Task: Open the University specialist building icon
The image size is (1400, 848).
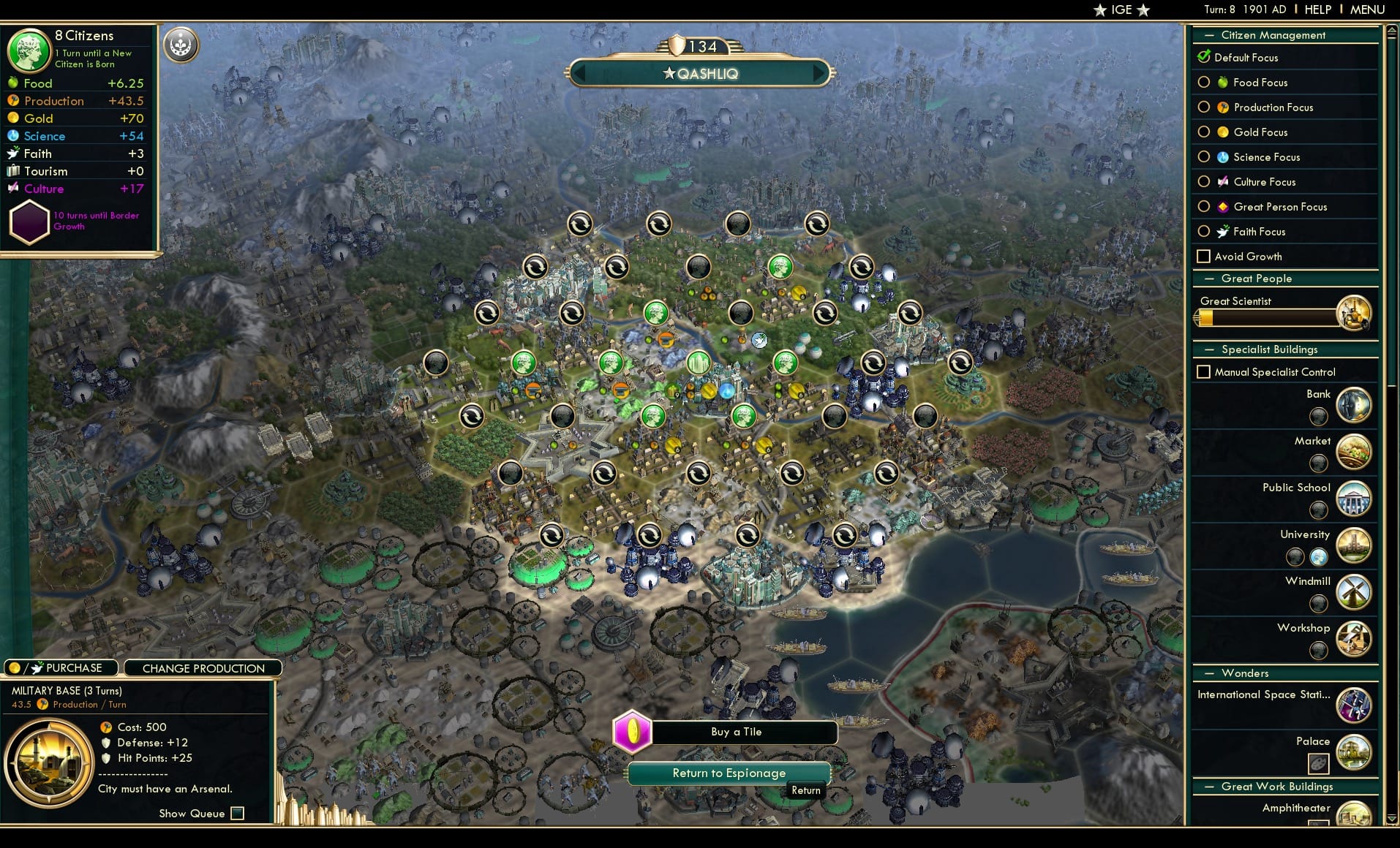Action: pyautogui.click(x=1354, y=545)
